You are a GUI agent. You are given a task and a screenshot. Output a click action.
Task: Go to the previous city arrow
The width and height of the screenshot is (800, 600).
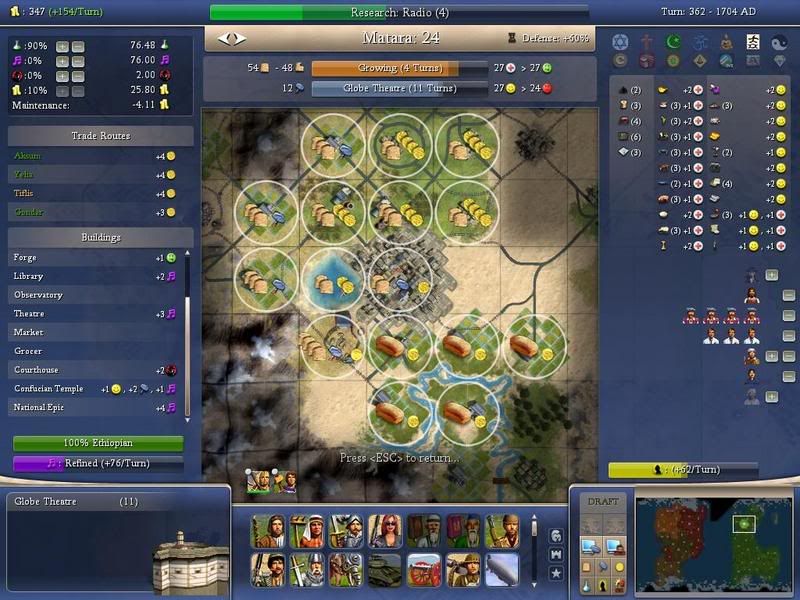coord(223,39)
